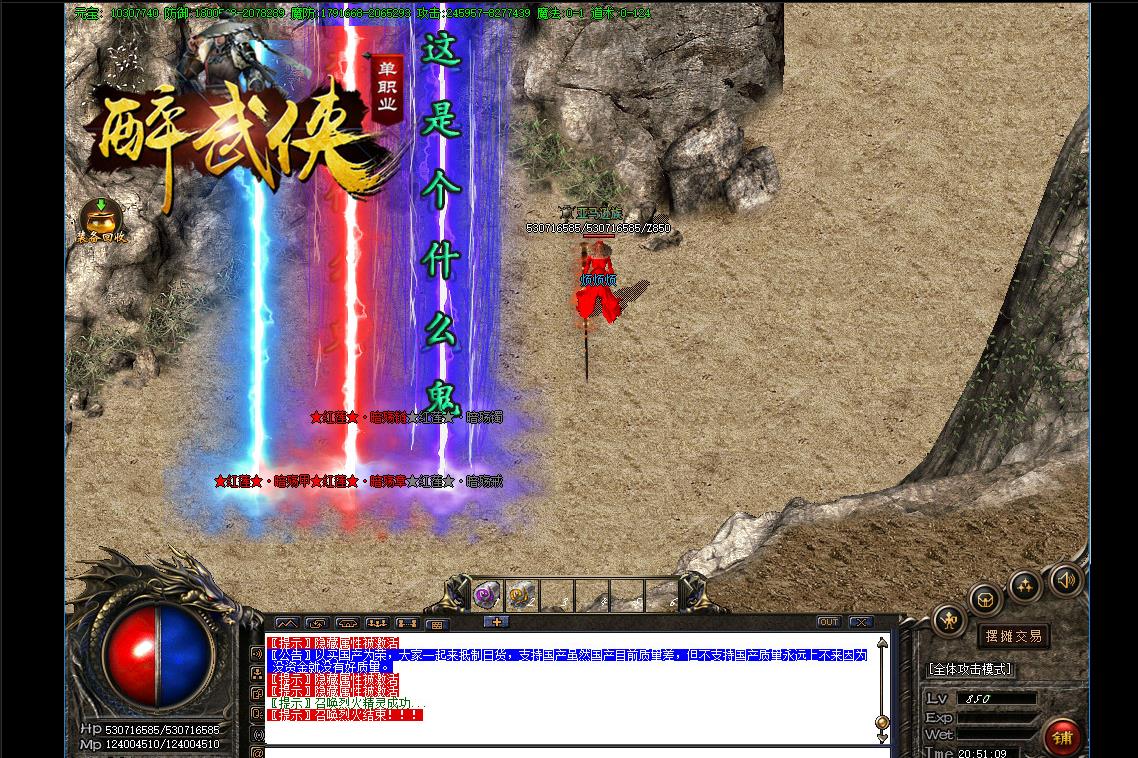Open the 装备回收 equipment recycle pot
The height and width of the screenshot is (758, 1138).
101,219
